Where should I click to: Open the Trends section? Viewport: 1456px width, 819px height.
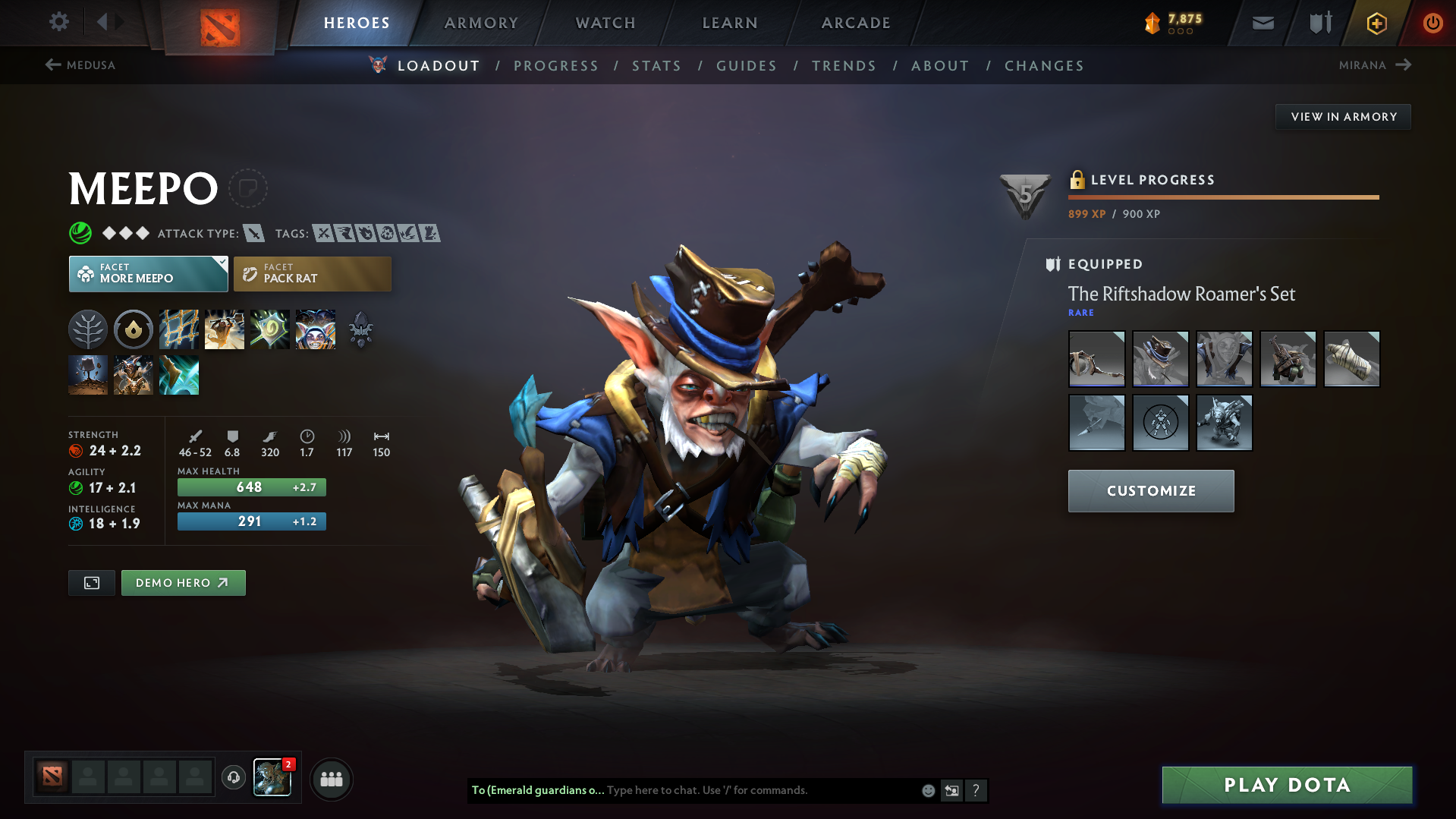tap(844, 66)
